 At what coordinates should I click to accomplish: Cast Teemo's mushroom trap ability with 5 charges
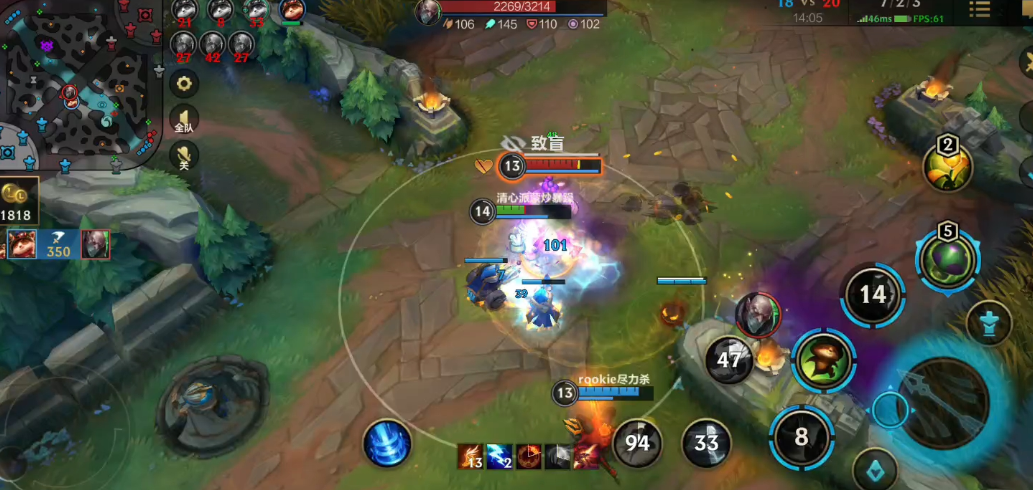(947, 256)
